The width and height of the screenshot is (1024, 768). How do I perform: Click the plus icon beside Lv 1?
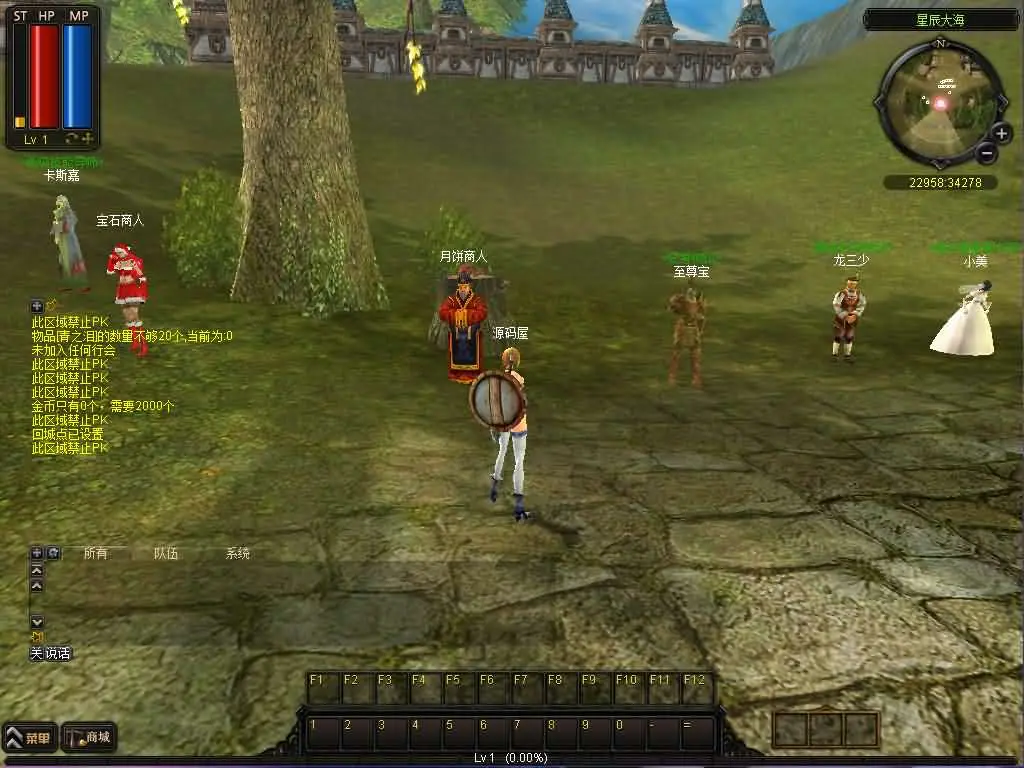tap(88, 138)
